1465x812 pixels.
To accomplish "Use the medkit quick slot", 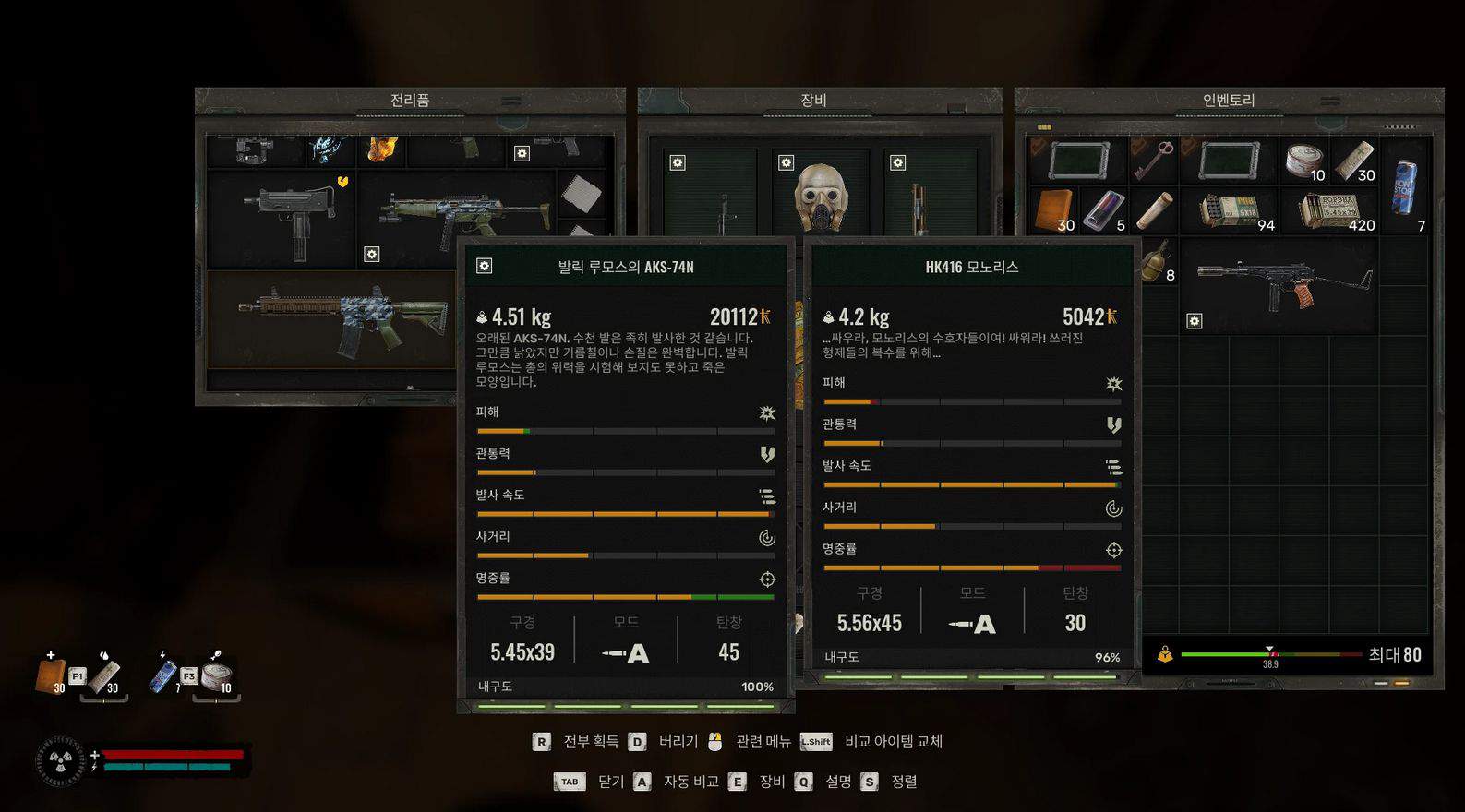I will (x=51, y=675).
